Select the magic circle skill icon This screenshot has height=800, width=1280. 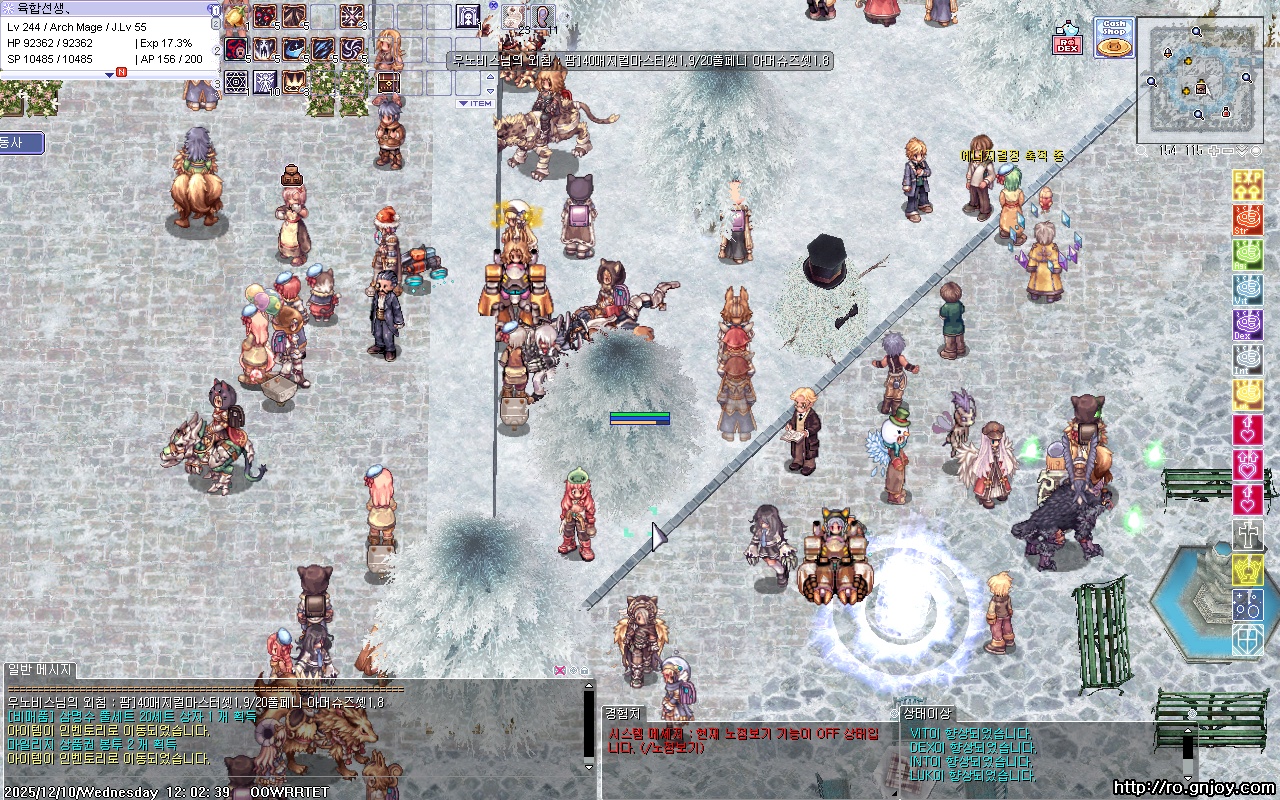click(x=237, y=81)
